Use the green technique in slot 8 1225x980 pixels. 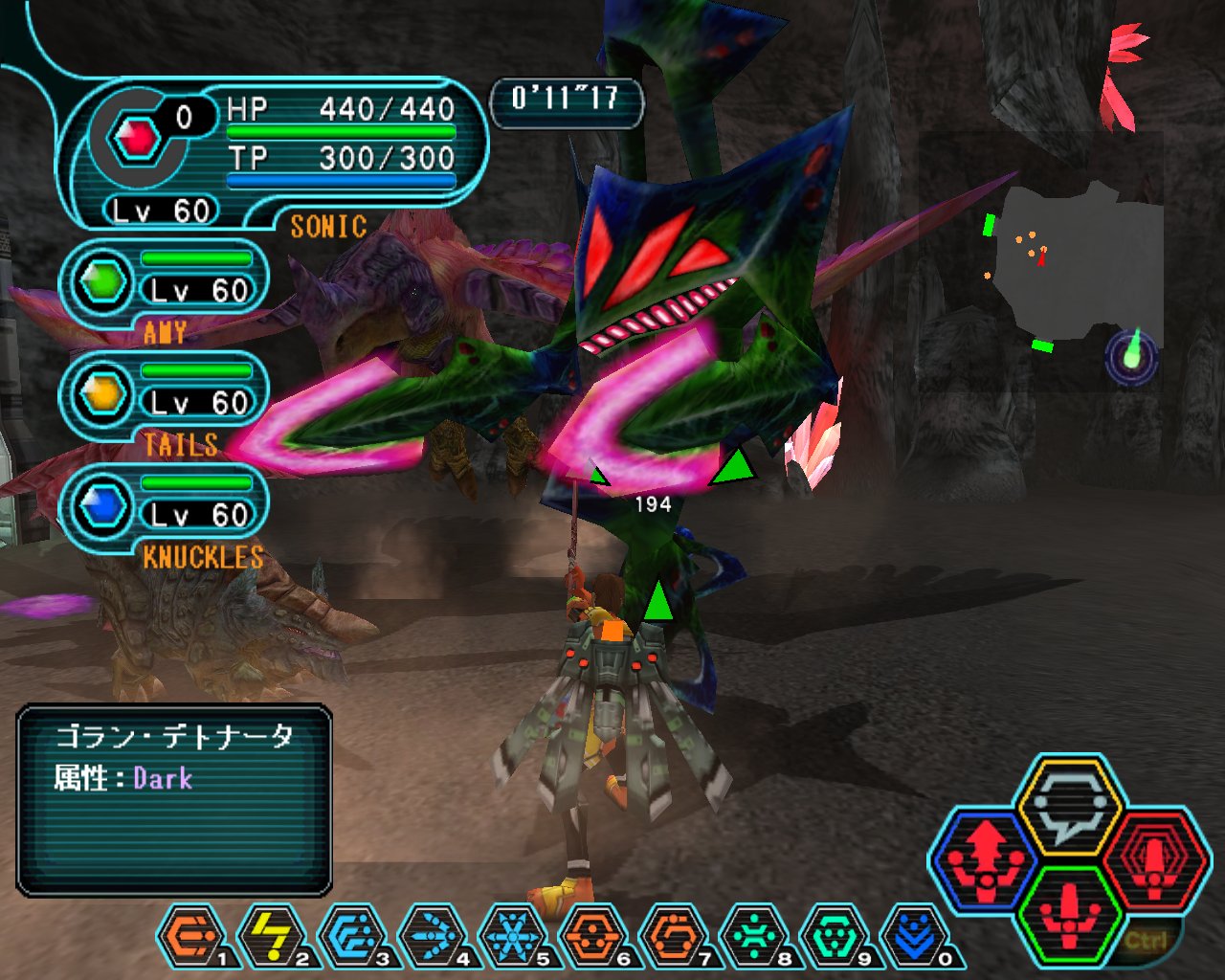752,936
